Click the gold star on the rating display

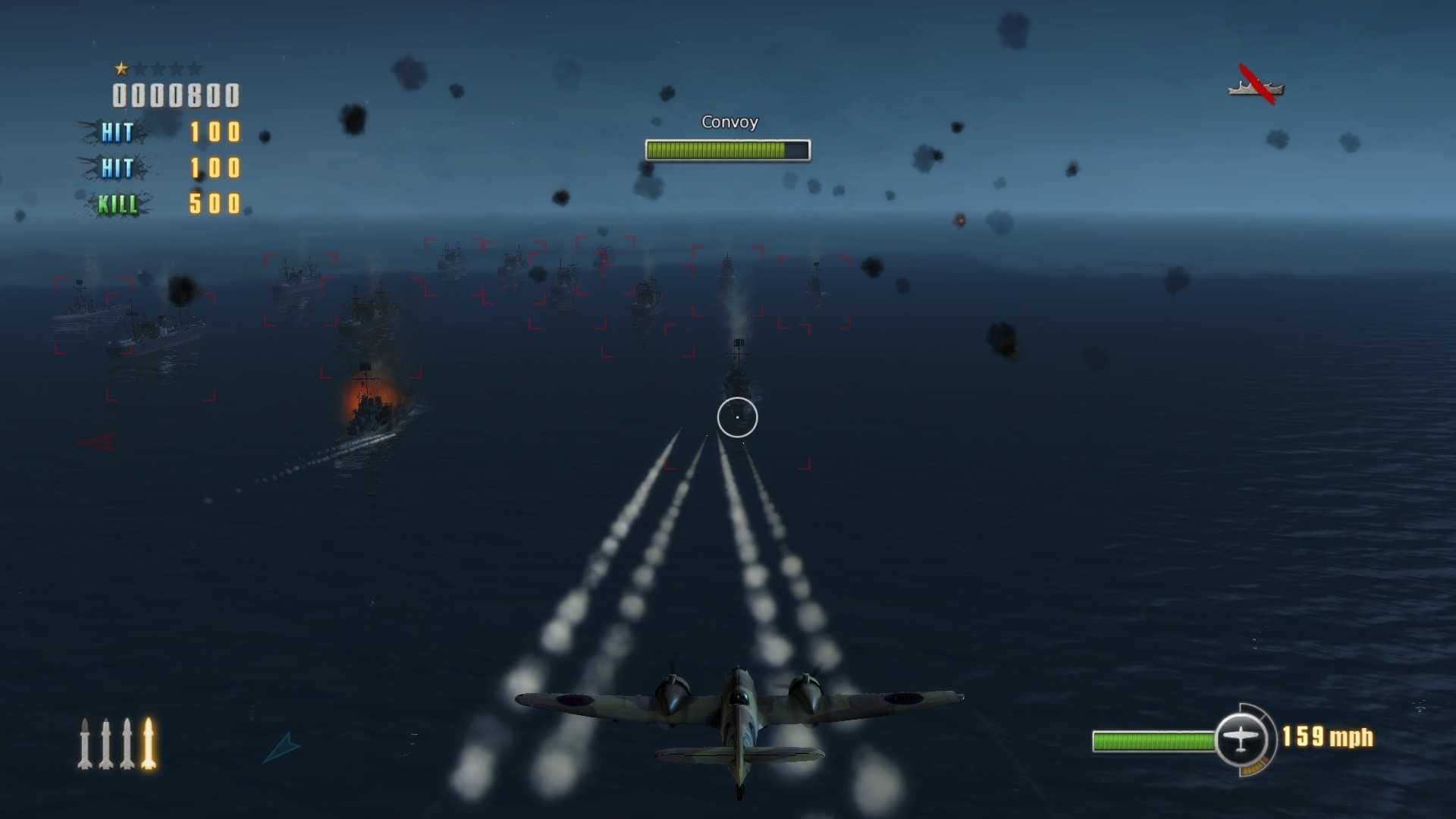coord(121,68)
